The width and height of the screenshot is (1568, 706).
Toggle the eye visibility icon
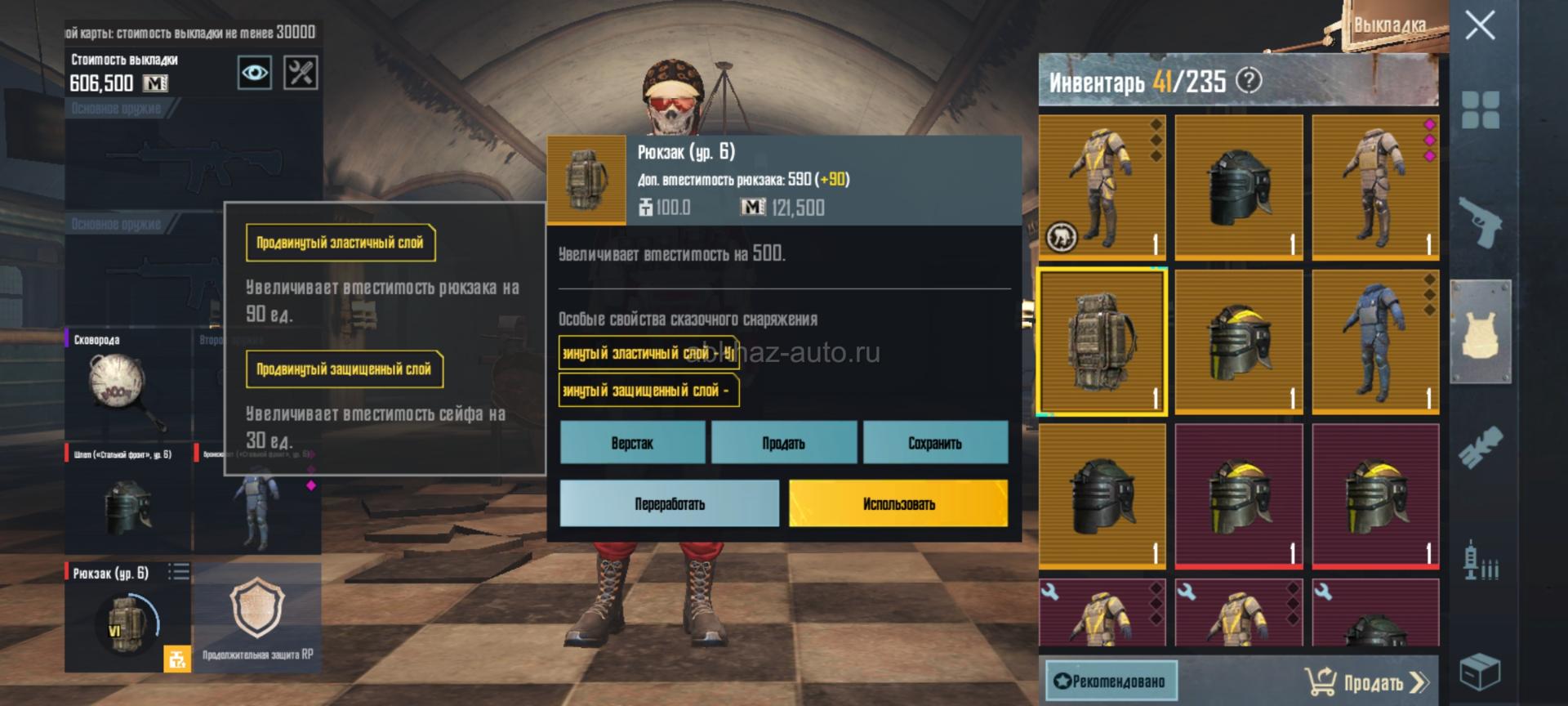[x=255, y=73]
